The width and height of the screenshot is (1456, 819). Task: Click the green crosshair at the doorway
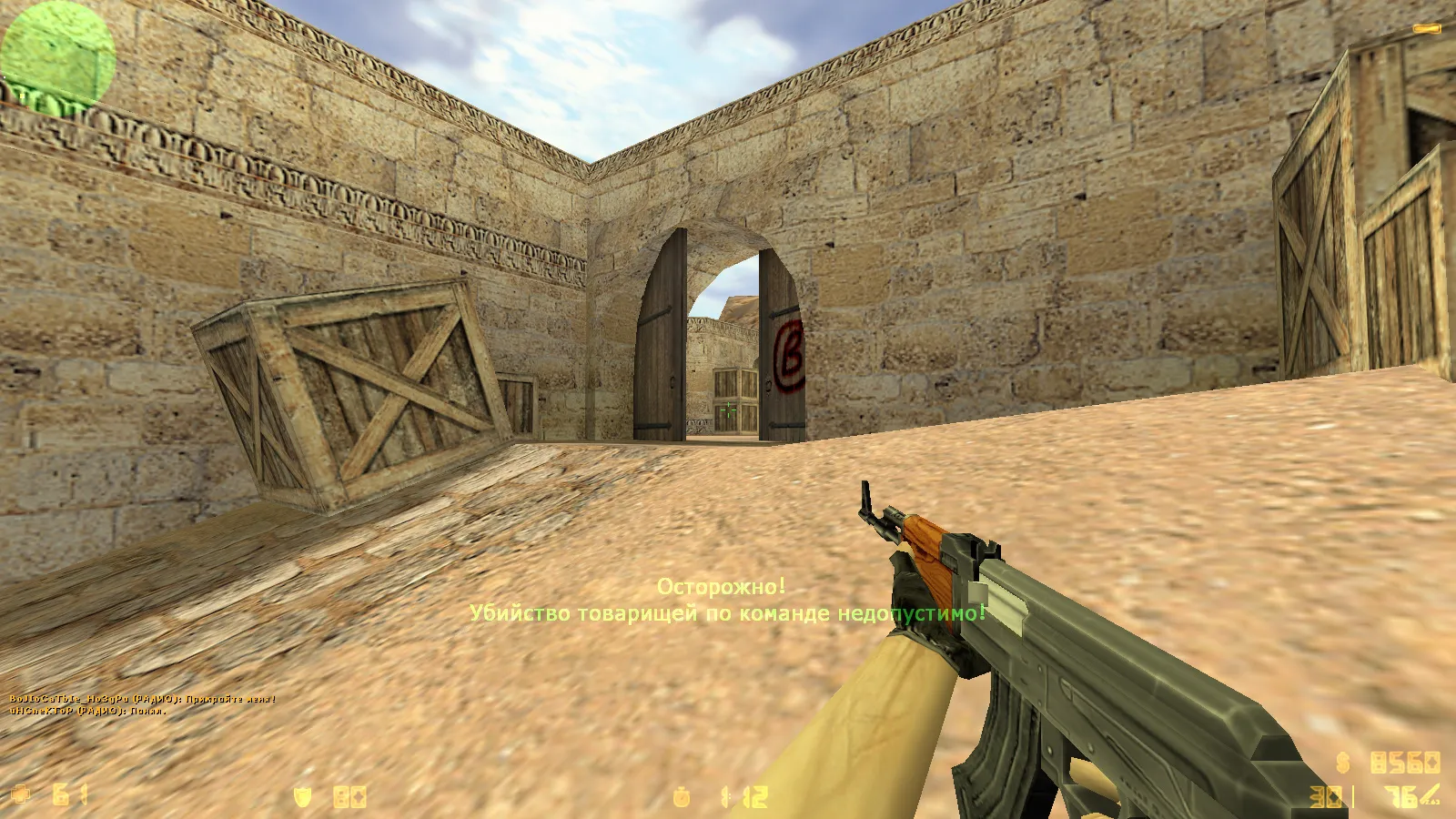[x=727, y=409]
